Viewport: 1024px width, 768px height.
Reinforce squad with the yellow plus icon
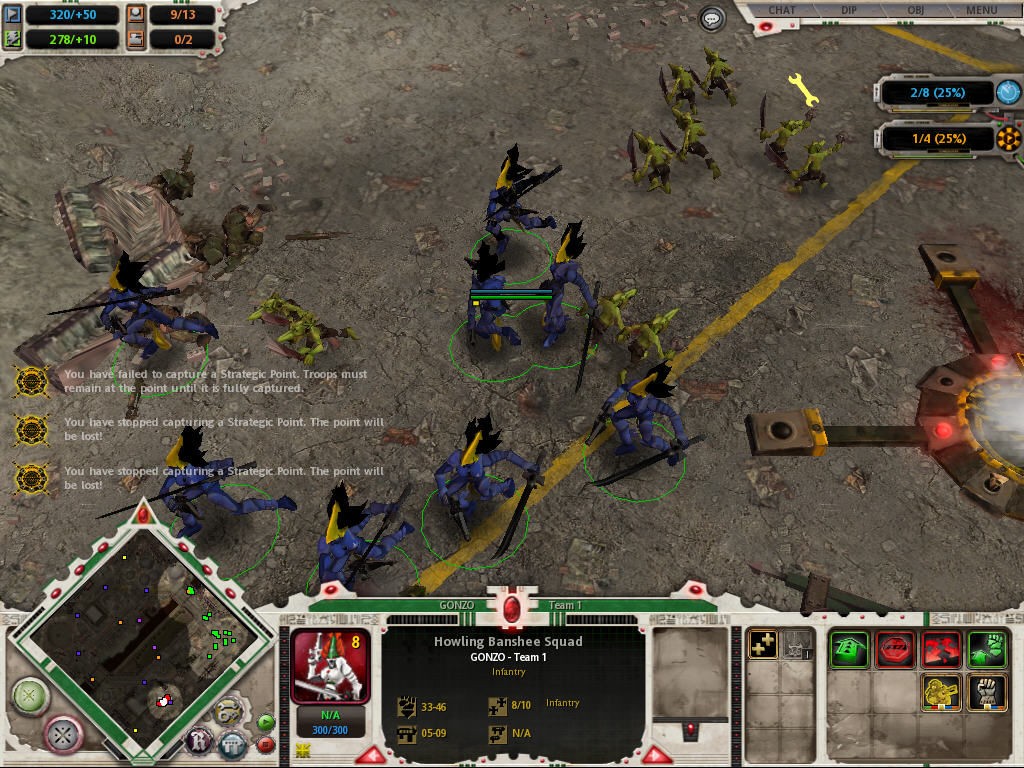(764, 645)
